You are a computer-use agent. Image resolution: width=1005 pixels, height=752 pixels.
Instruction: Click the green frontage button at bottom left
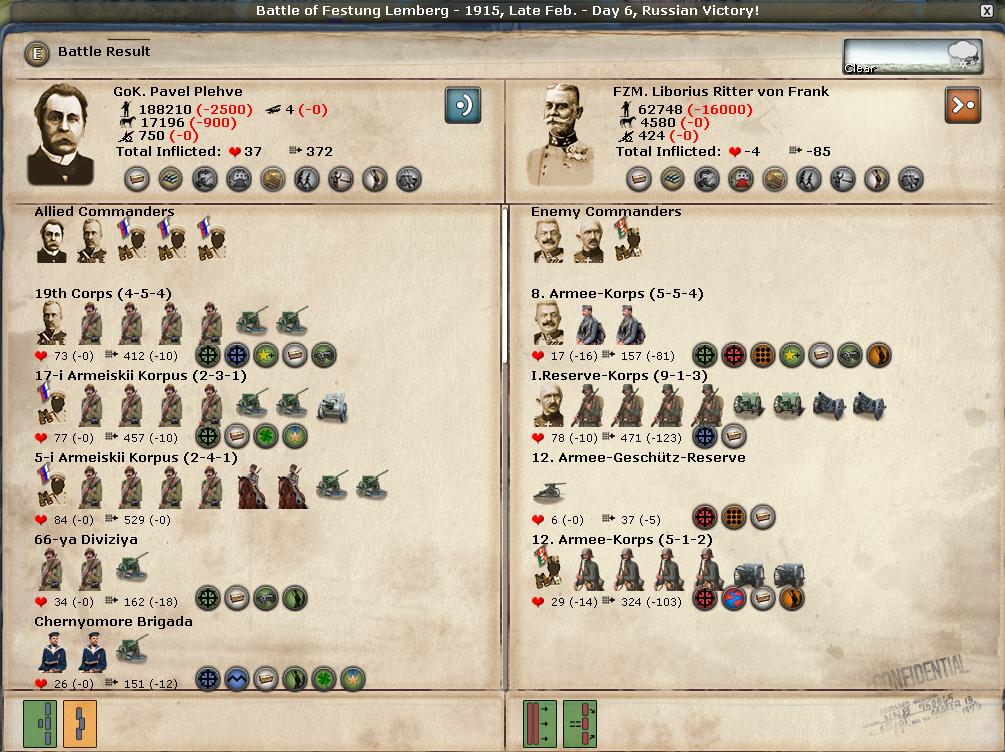(40, 722)
